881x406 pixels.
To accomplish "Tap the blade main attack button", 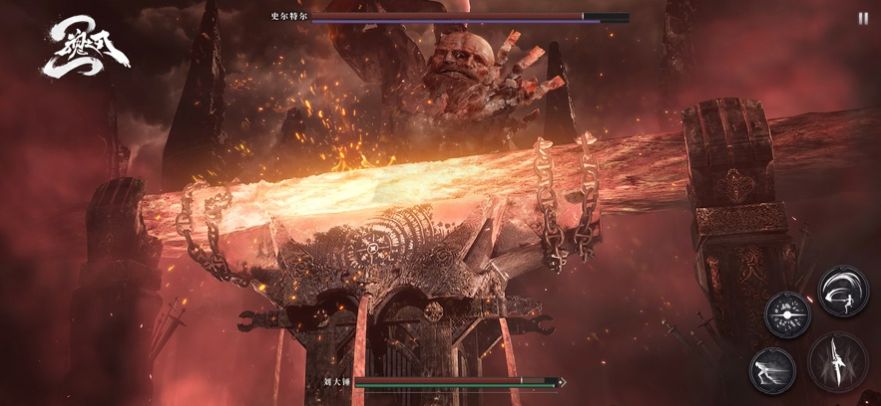I will coord(837,362).
